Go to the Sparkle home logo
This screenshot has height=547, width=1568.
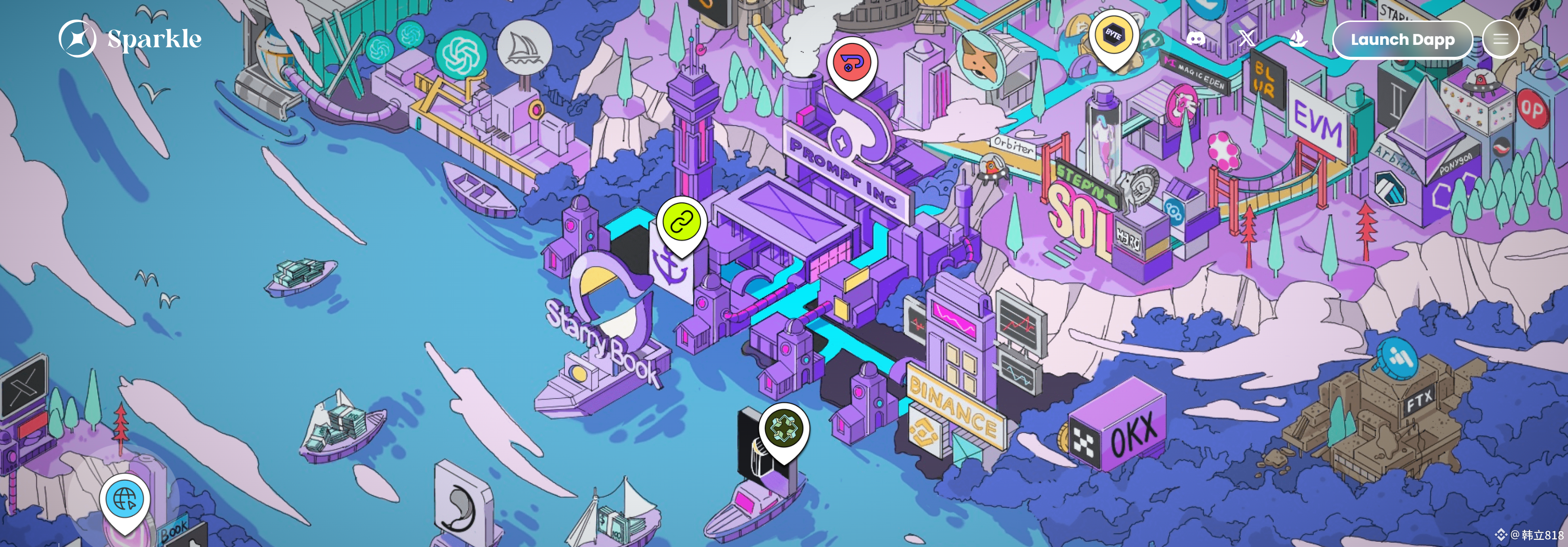(x=130, y=38)
